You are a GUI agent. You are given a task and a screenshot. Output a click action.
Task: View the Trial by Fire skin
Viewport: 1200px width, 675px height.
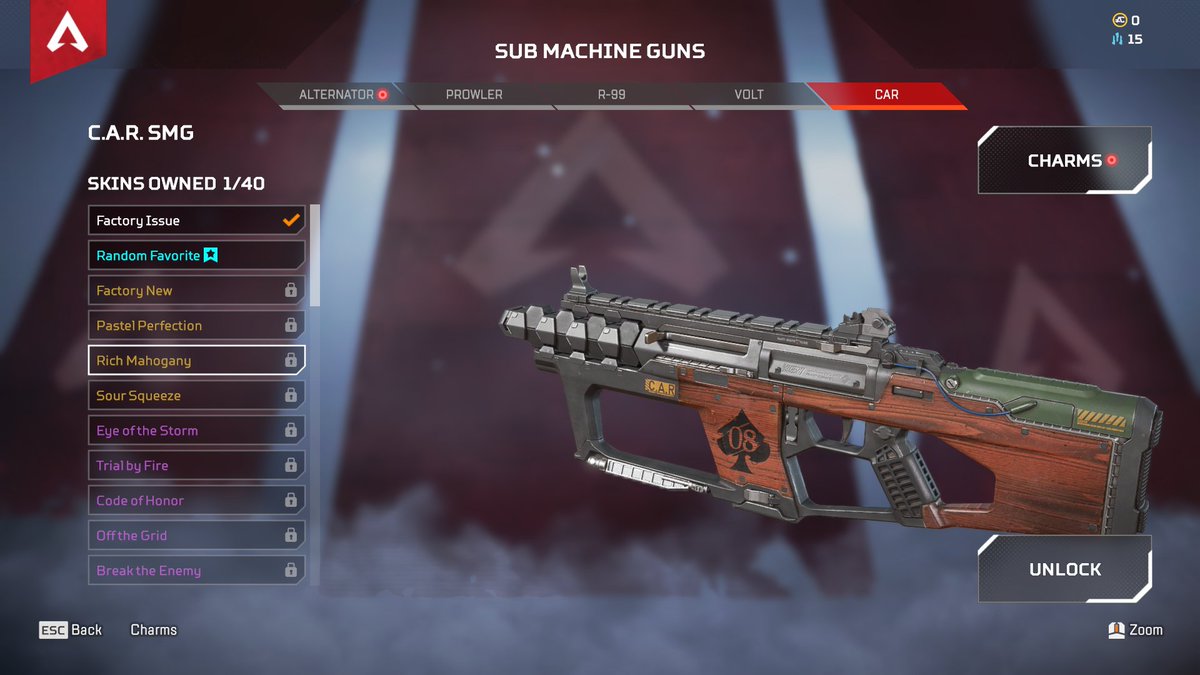pyautogui.click(x=196, y=466)
